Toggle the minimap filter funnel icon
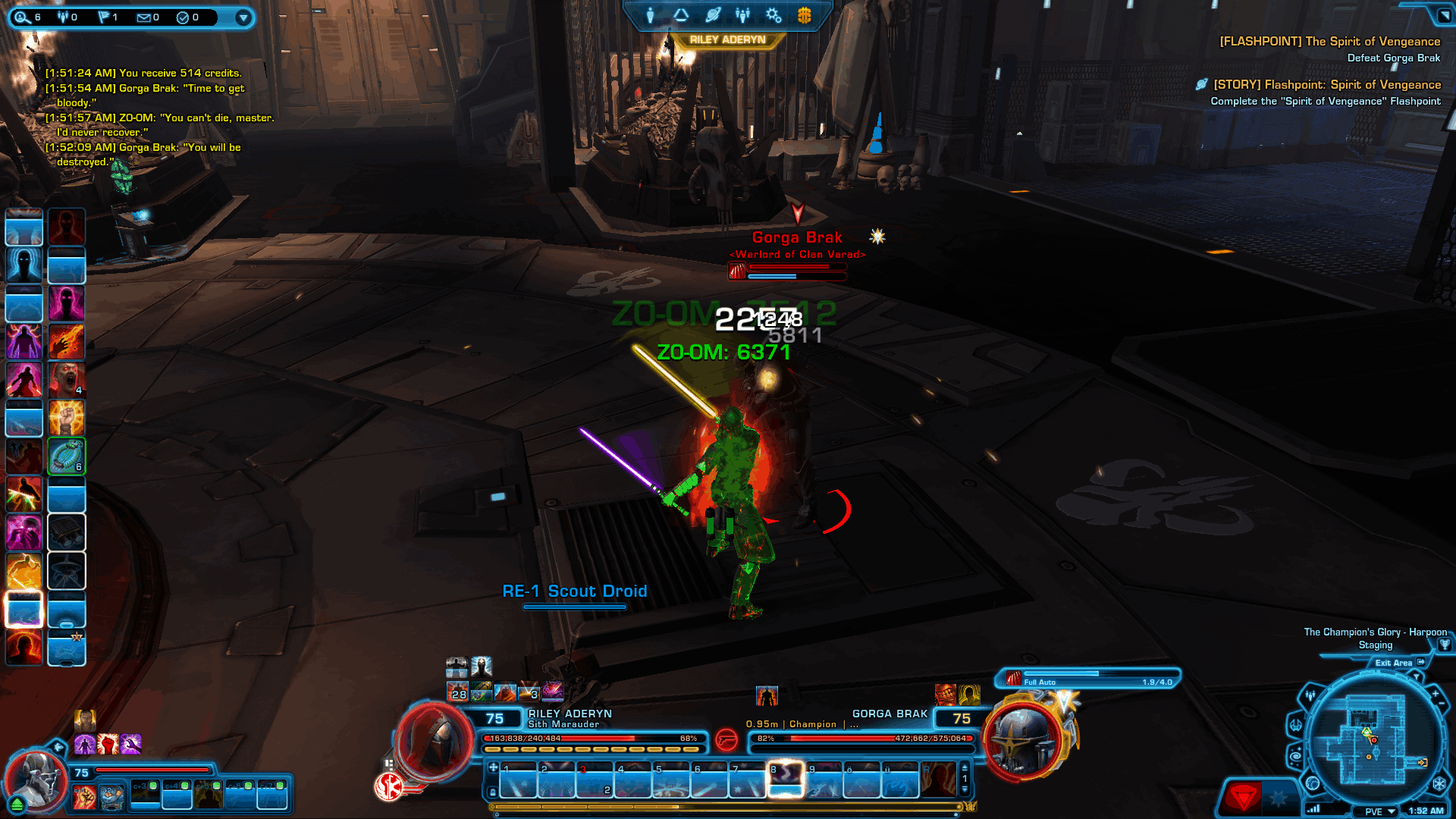This screenshot has width=1456, height=819. (x=1417, y=675)
